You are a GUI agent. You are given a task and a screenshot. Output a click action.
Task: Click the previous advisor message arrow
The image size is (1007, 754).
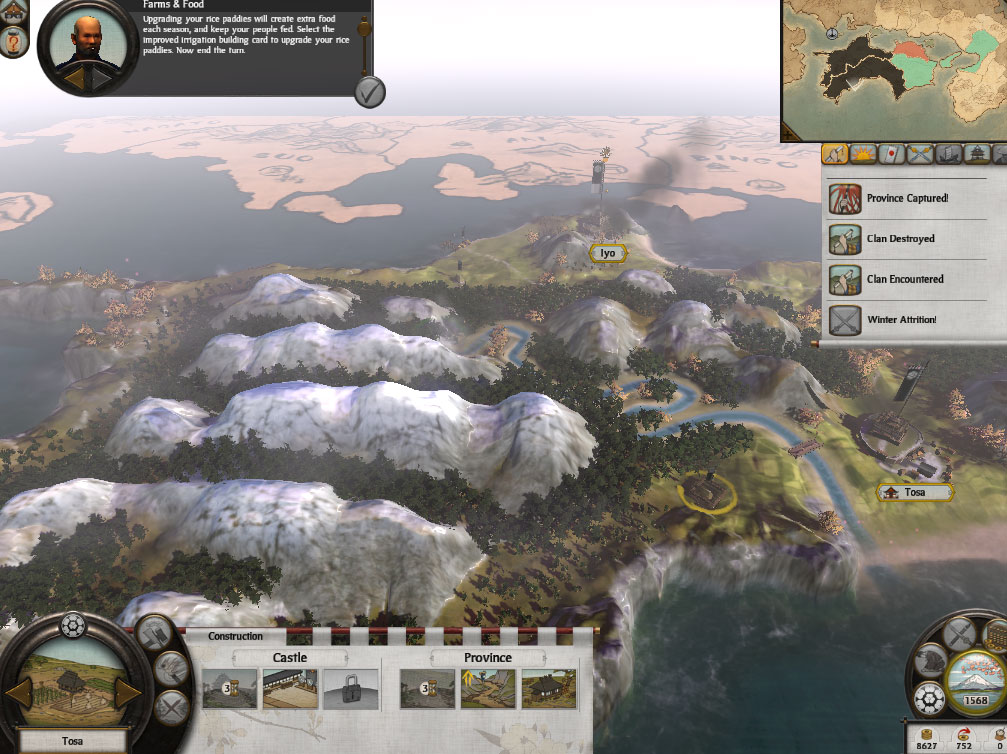point(74,76)
